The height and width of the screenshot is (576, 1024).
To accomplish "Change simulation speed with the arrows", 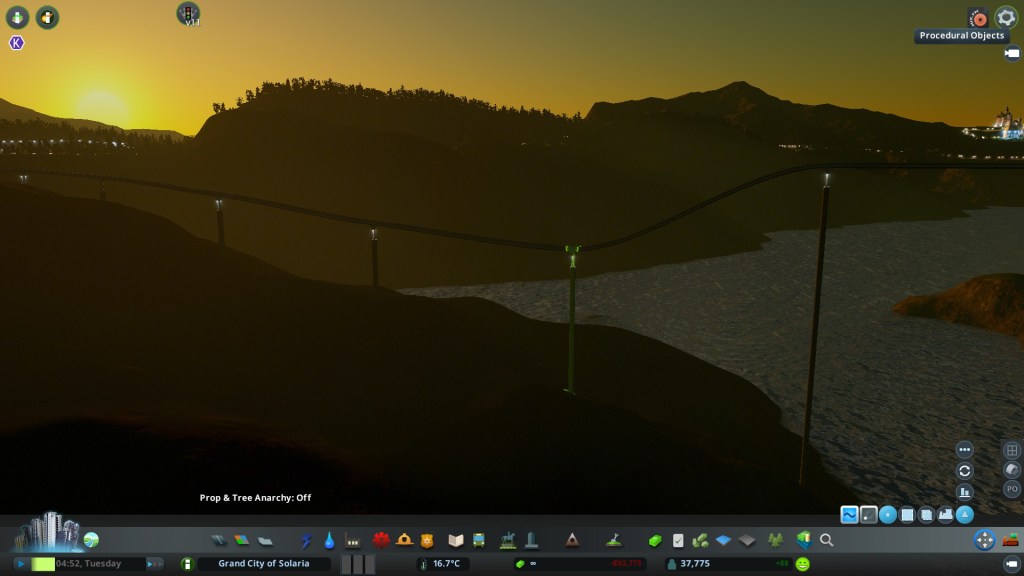I will tap(154, 564).
